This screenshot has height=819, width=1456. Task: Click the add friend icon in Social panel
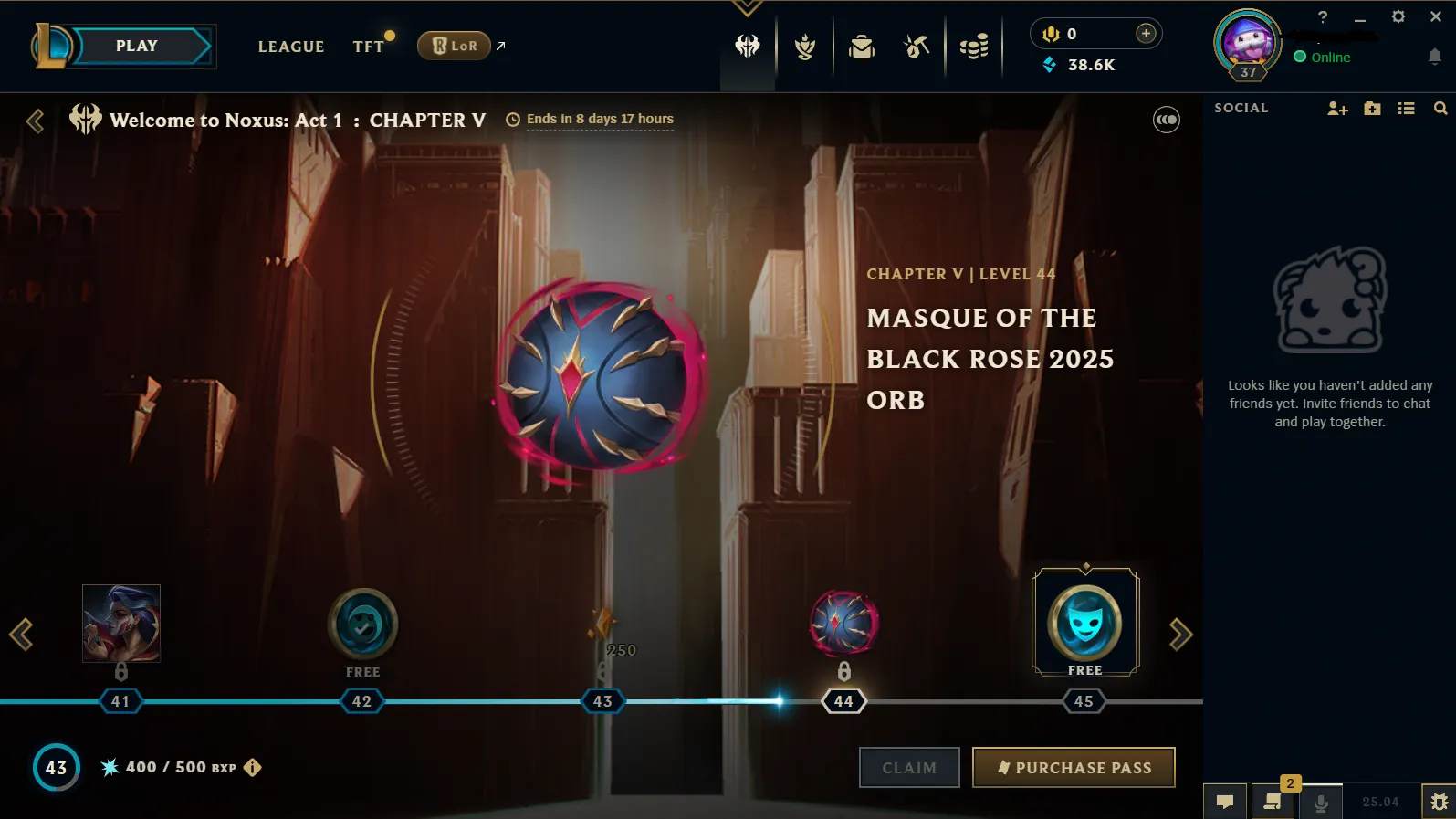(x=1337, y=108)
